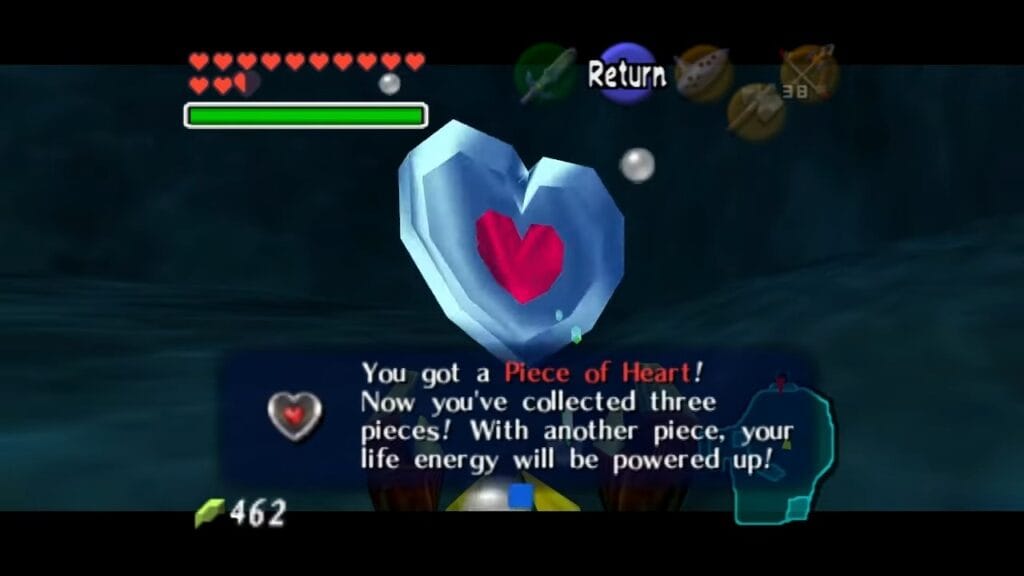
Task: Click the heart piece icon in dialogue box
Action: point(295,414)
